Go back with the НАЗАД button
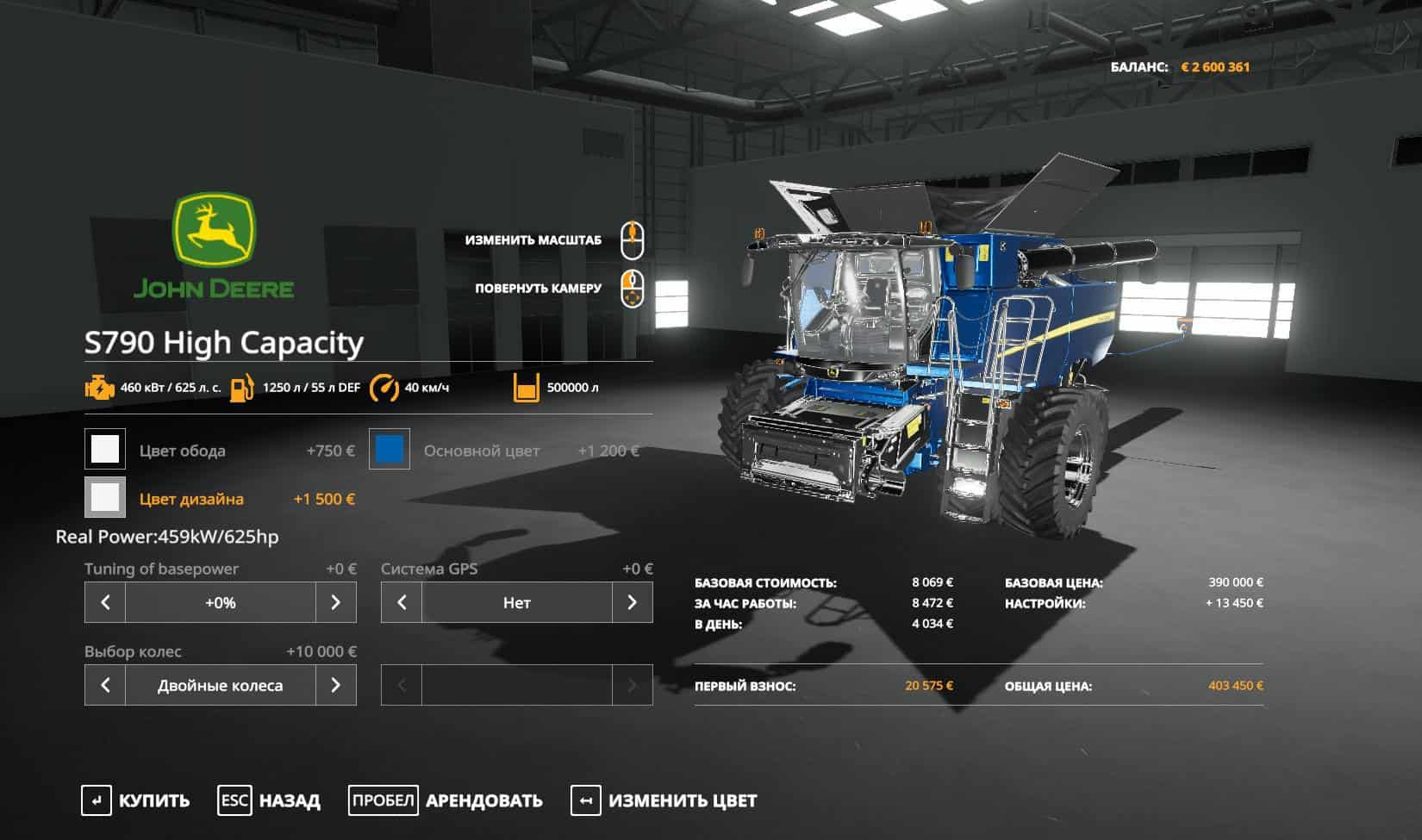This screenshot has width=1422, height=840. (269, 800)
